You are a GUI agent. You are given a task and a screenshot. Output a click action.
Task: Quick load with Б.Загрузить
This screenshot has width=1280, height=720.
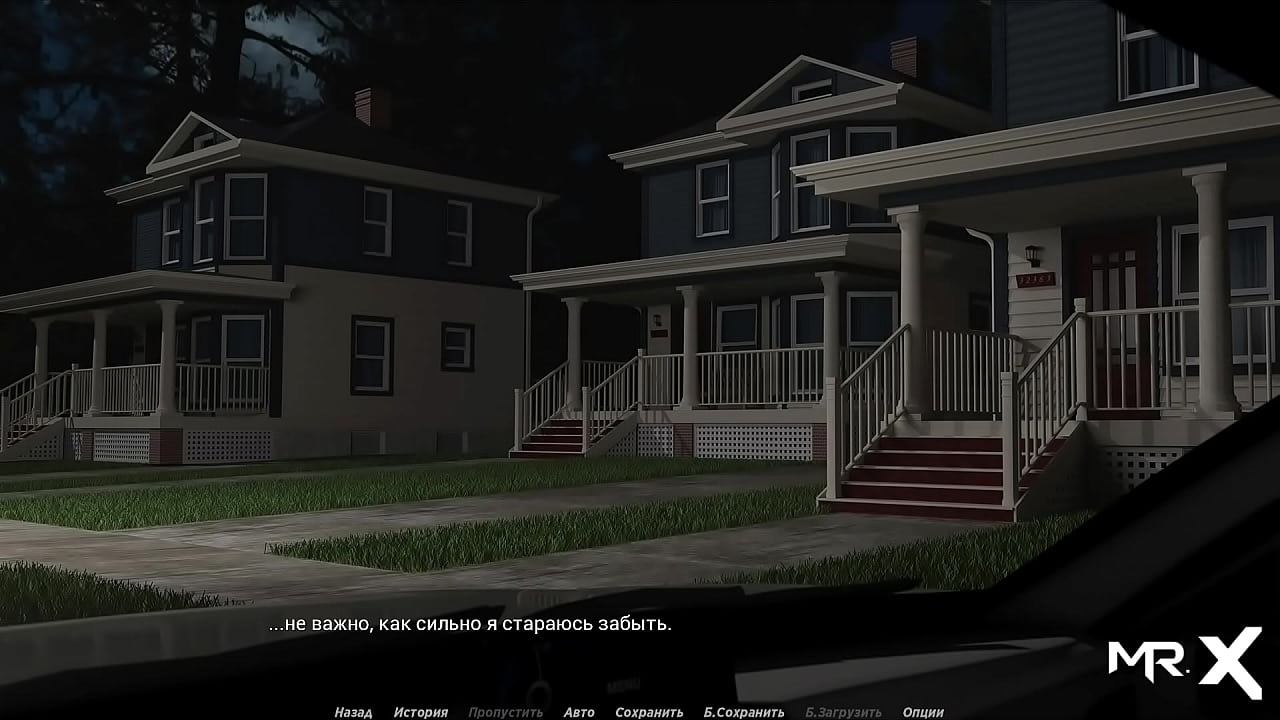(843, 712)
